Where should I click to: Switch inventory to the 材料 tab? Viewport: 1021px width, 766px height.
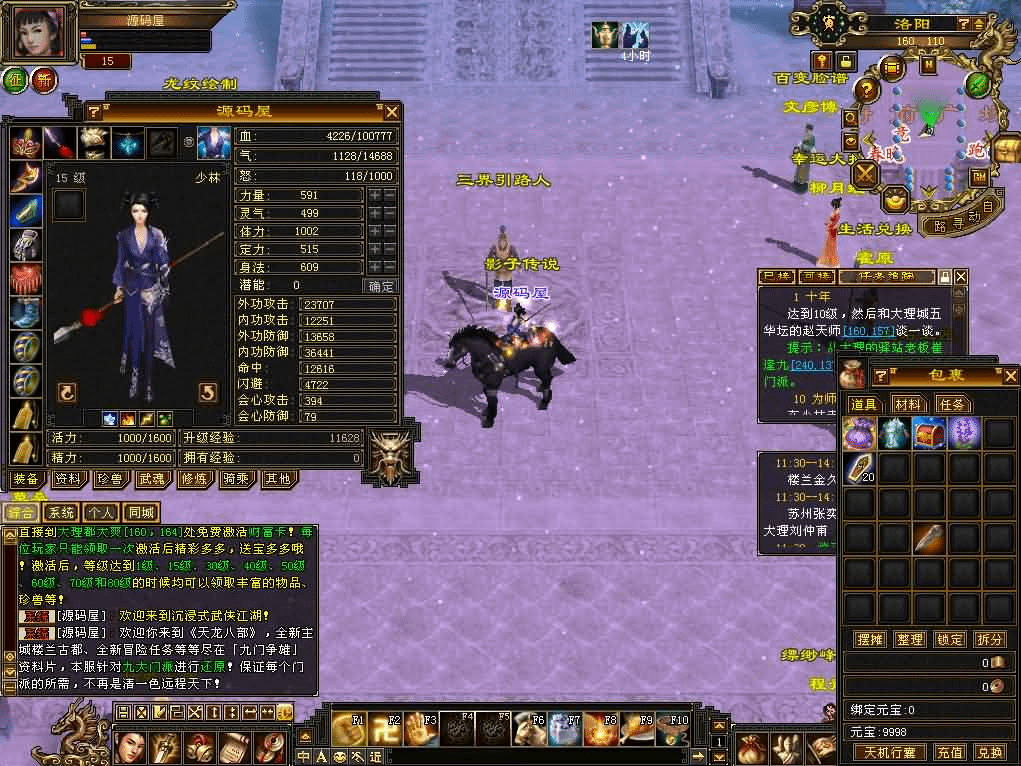click(x=908, y=404)
